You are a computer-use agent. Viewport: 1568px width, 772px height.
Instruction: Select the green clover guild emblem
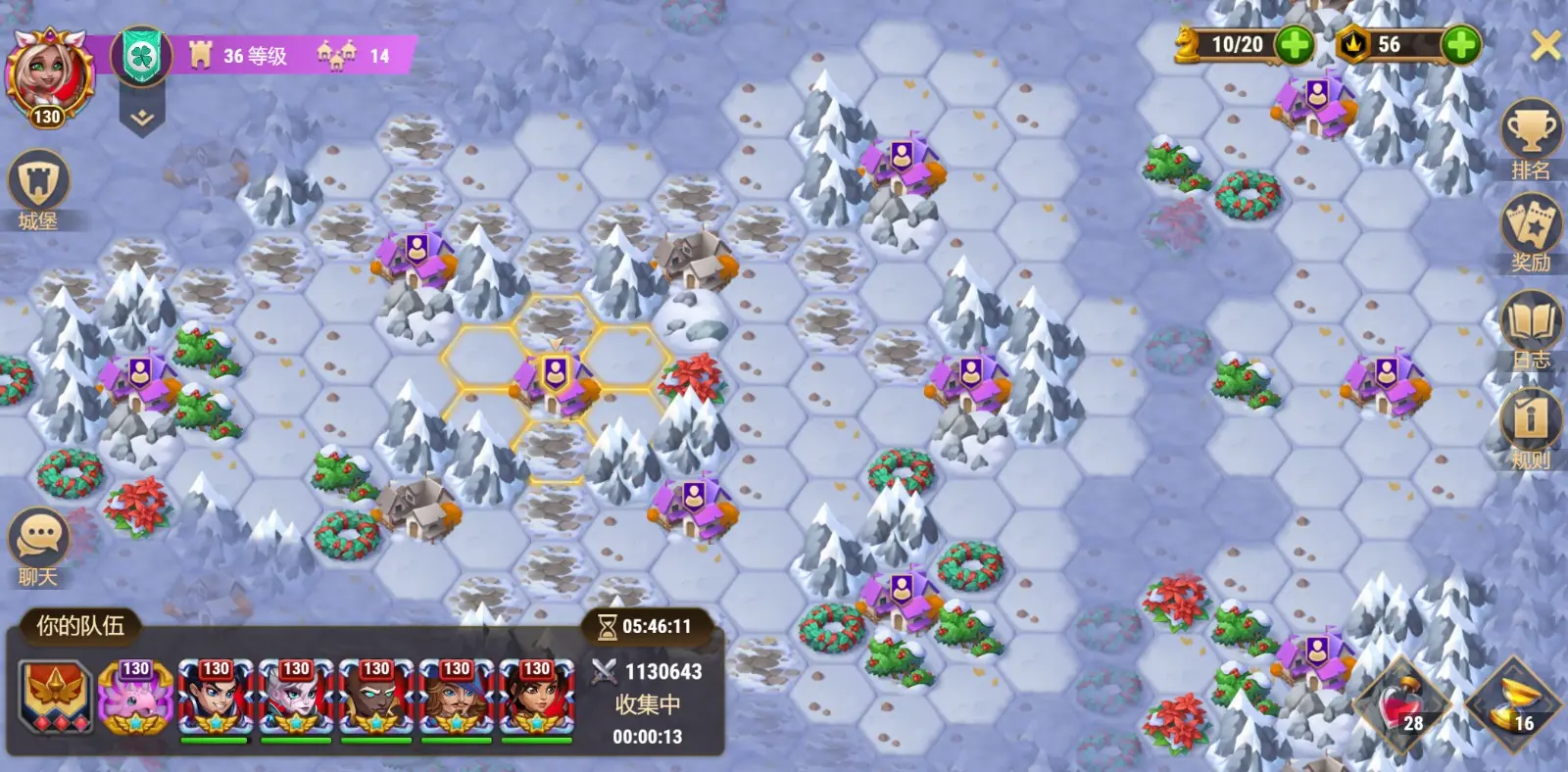[x=142, y=56]
